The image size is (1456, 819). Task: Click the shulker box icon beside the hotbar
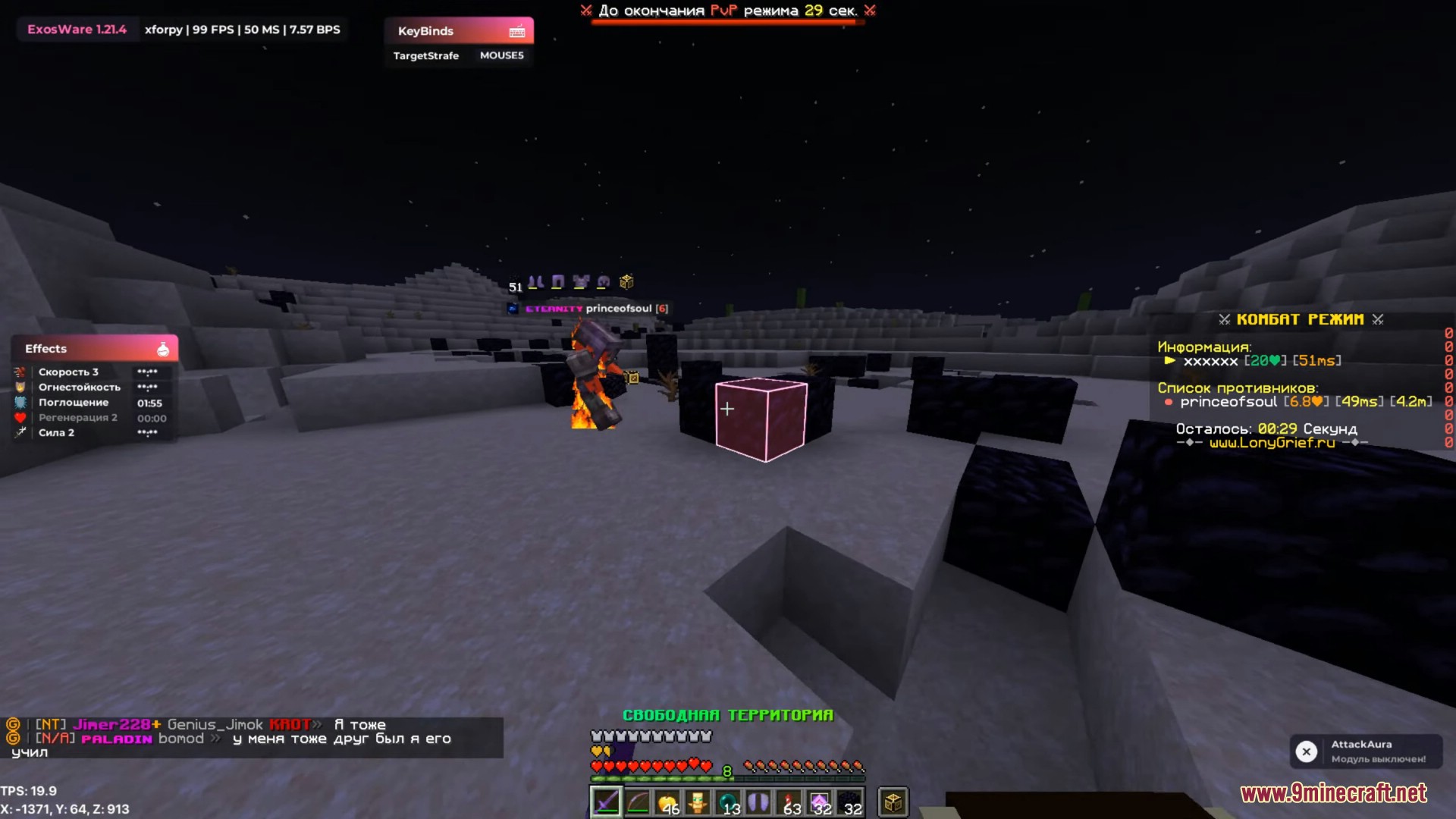tap(893, 802)
